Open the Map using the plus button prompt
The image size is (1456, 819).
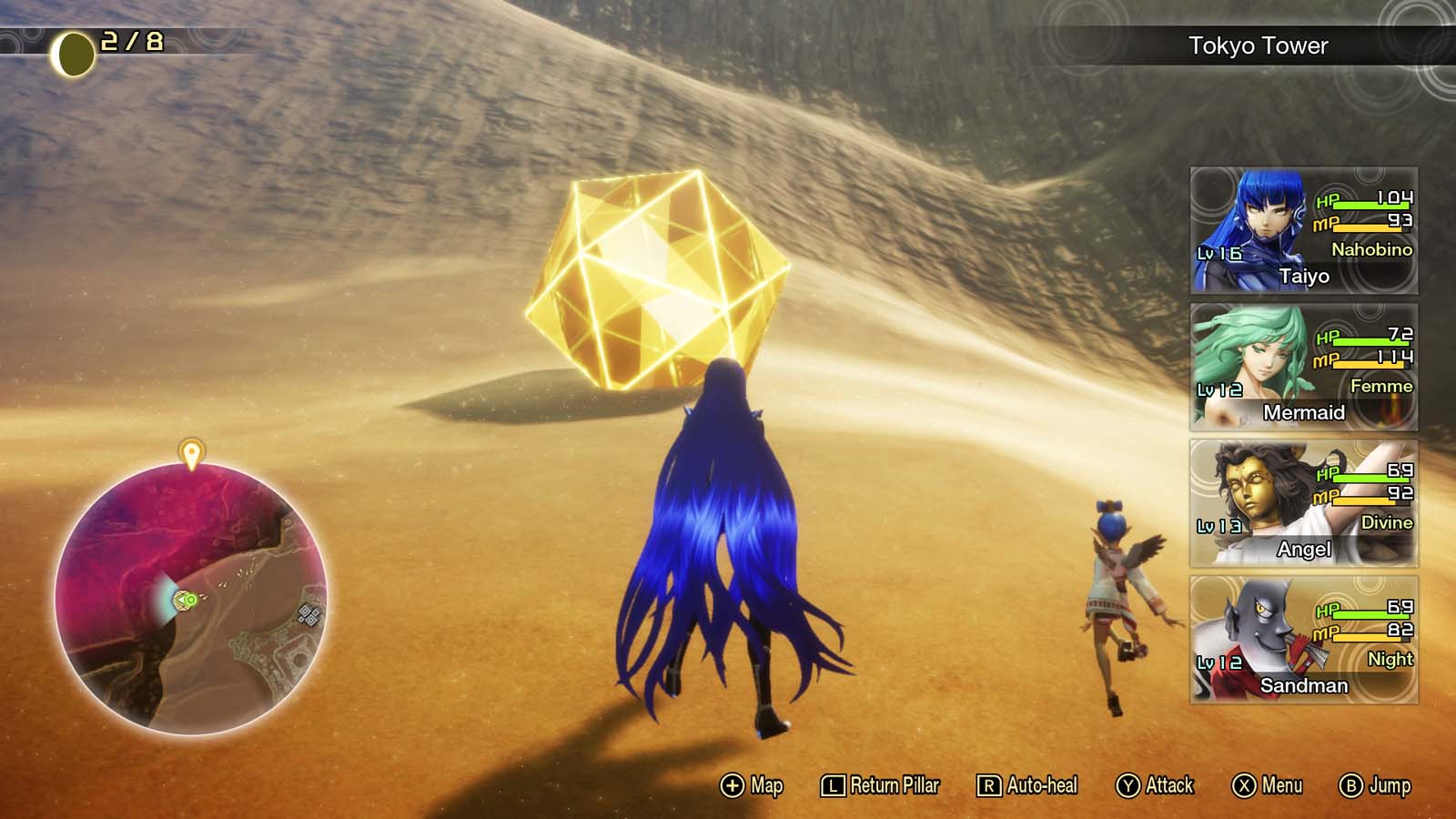(x=747, y=784)
